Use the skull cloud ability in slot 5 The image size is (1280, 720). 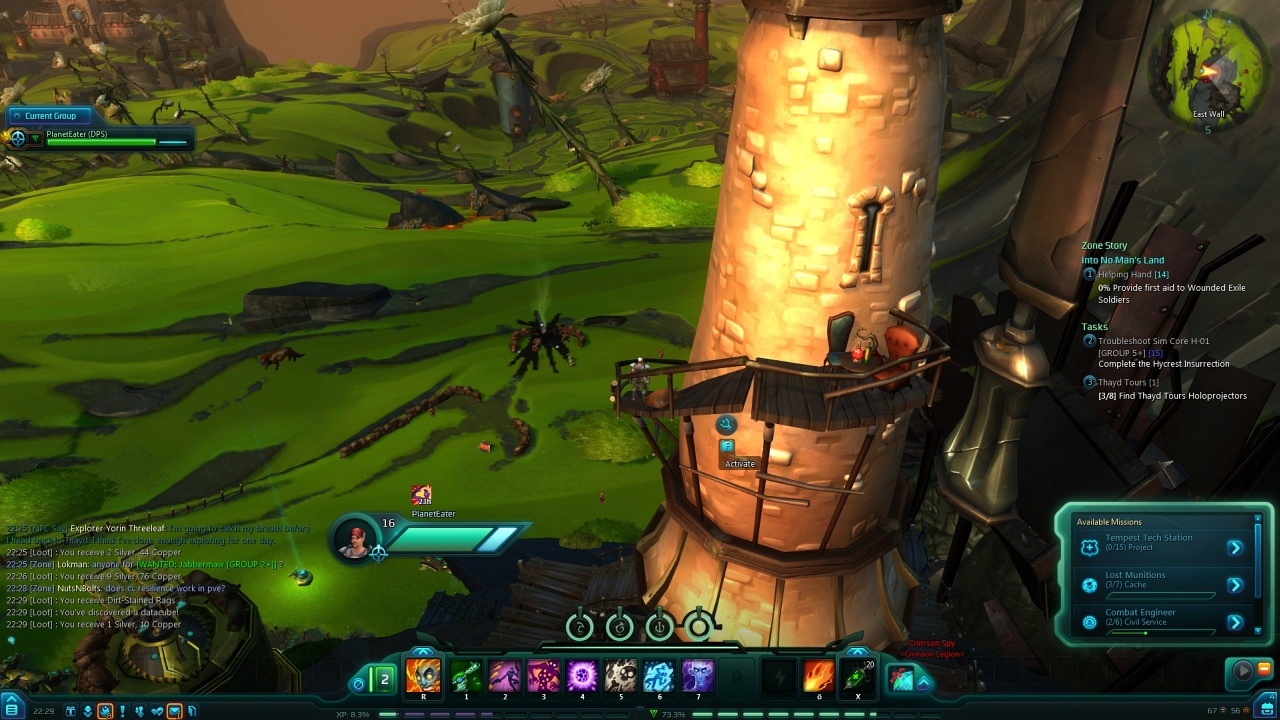click(621, 677)
